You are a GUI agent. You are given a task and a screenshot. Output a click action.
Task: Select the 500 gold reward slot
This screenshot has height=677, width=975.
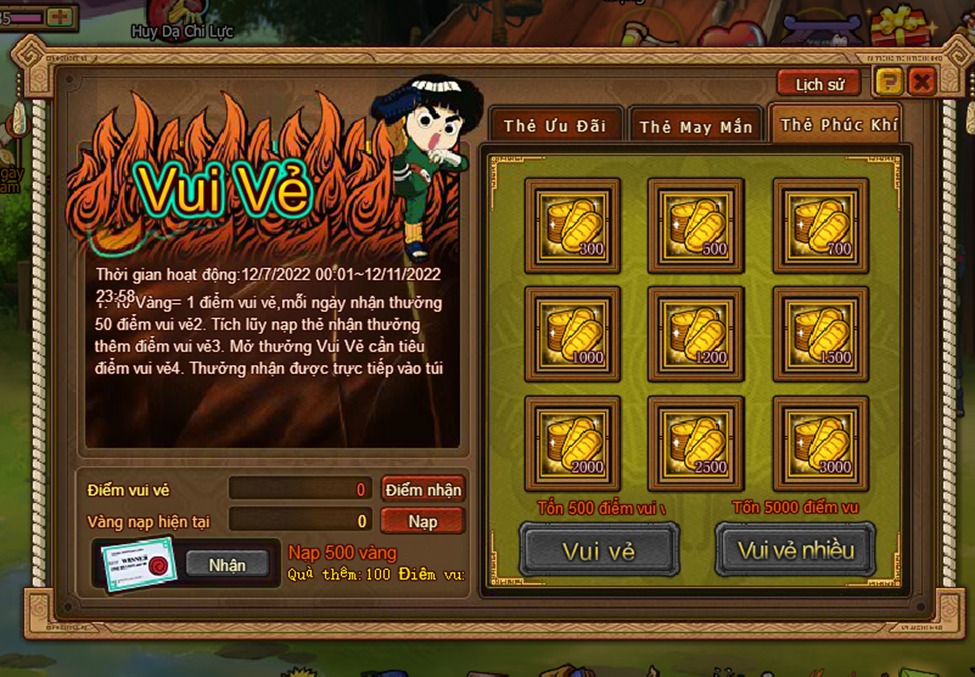(696, 225)
